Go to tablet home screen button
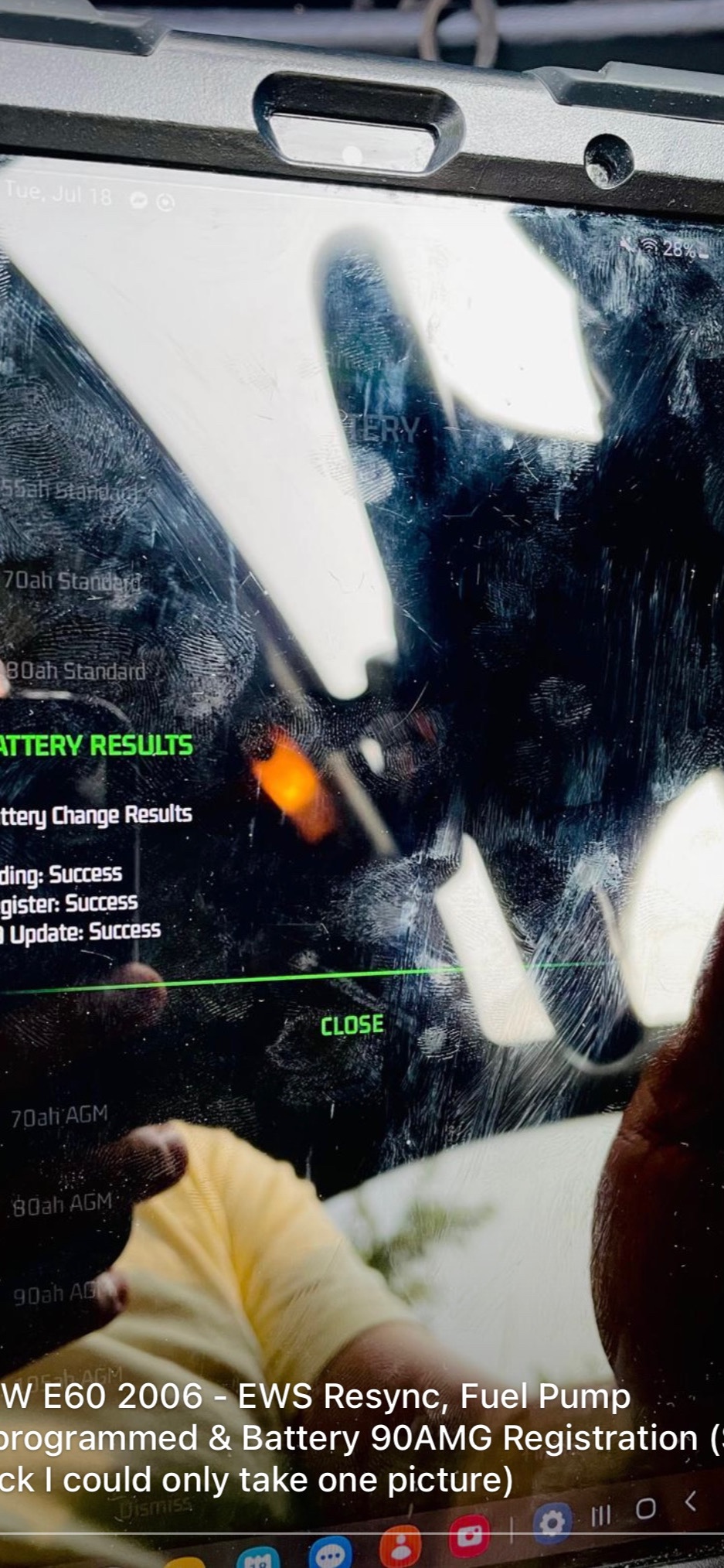The height and width of the screenshot is (1568, 724). 646,1508
